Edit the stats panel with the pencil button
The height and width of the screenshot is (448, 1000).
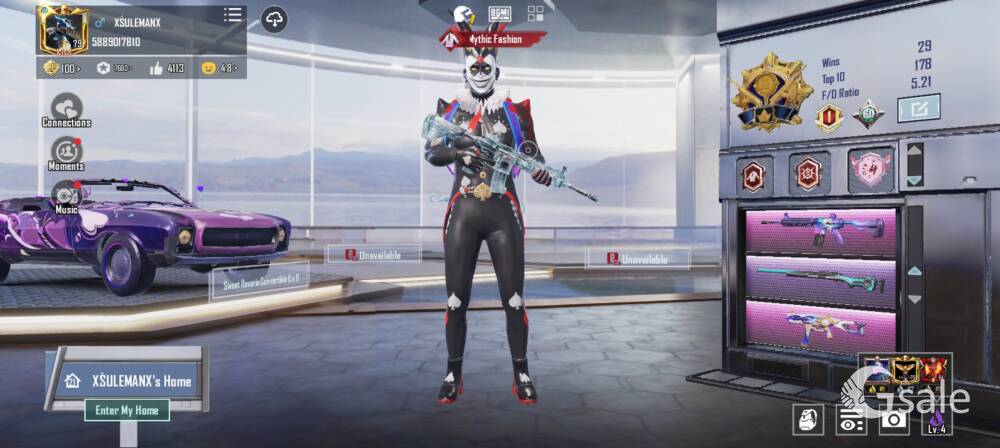coord(918,107)
